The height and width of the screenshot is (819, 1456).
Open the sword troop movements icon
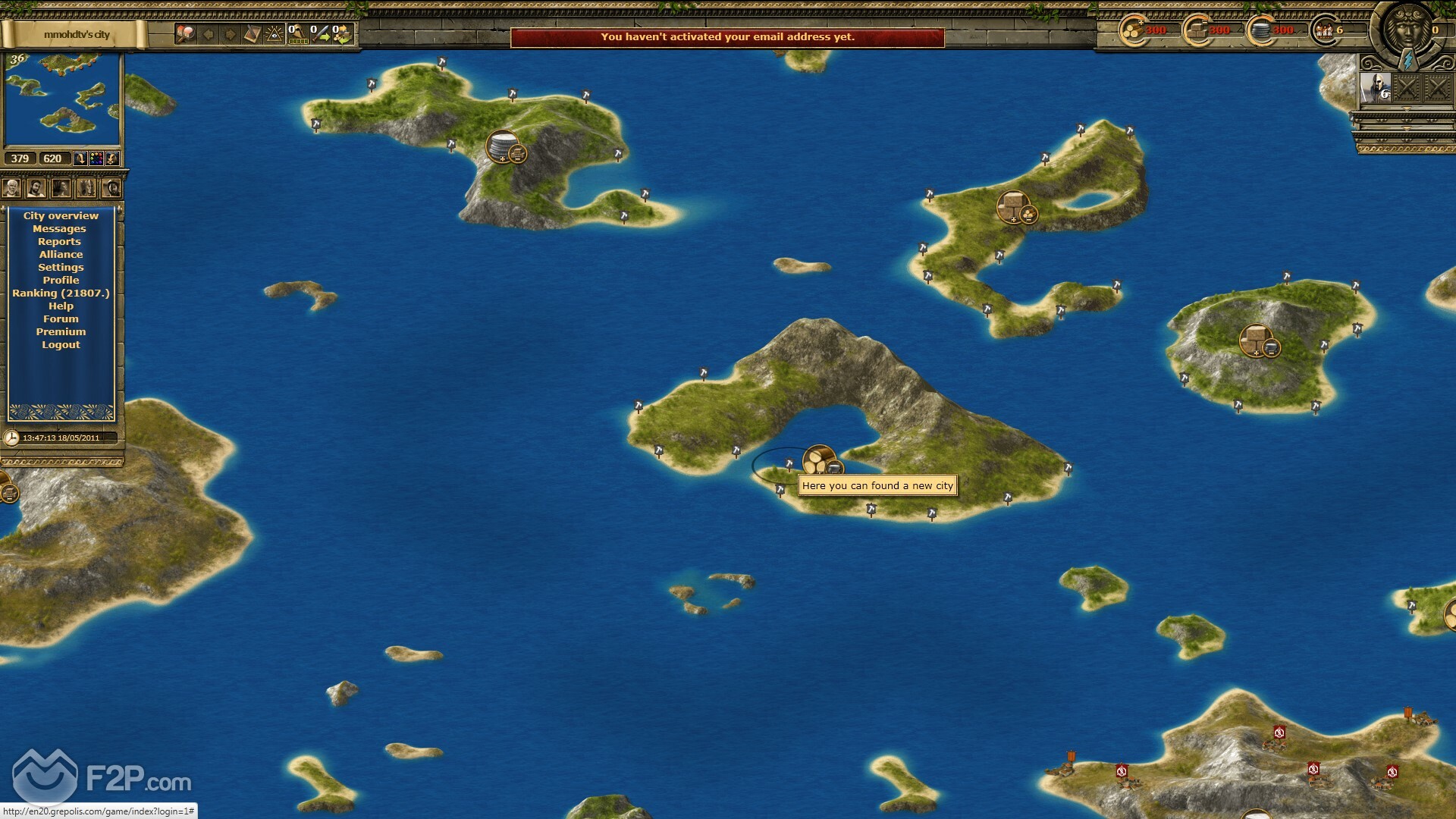pyautogui.click(x=320, y=34)
